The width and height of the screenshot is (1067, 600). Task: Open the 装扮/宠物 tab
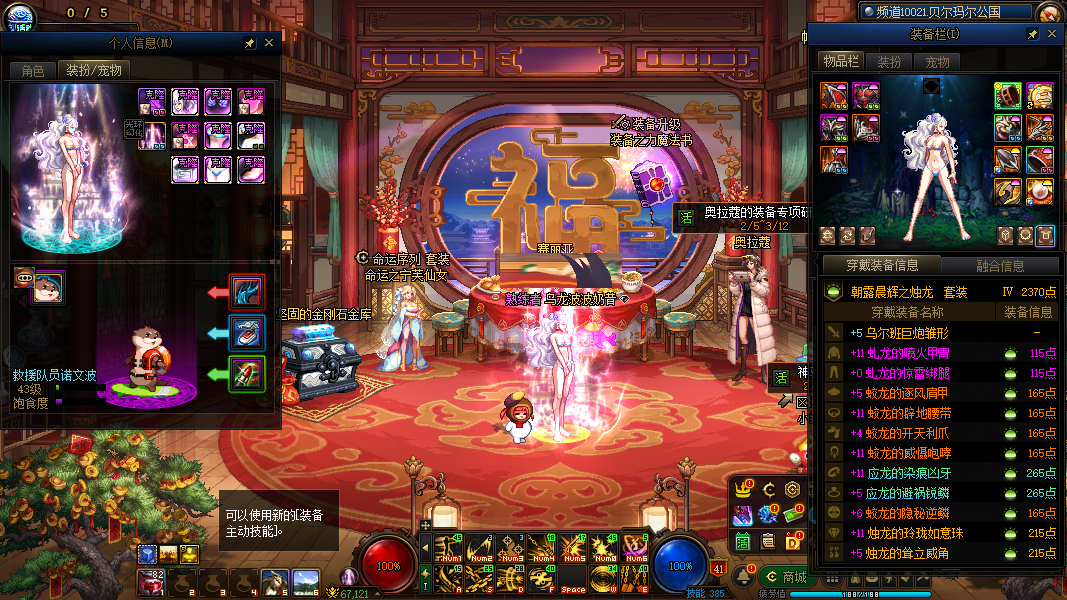94,71
